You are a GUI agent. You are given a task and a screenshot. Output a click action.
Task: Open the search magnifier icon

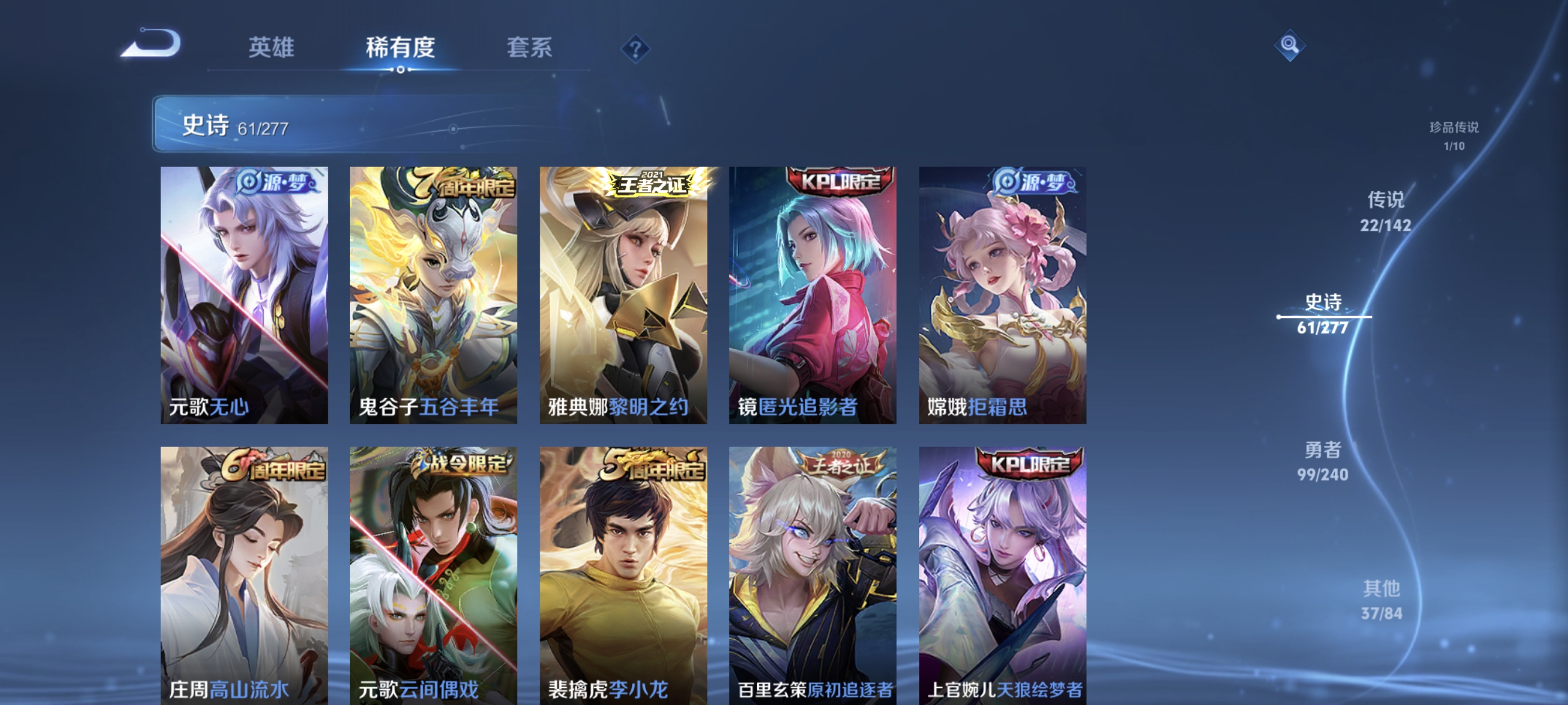click(x=1290, y=44)
